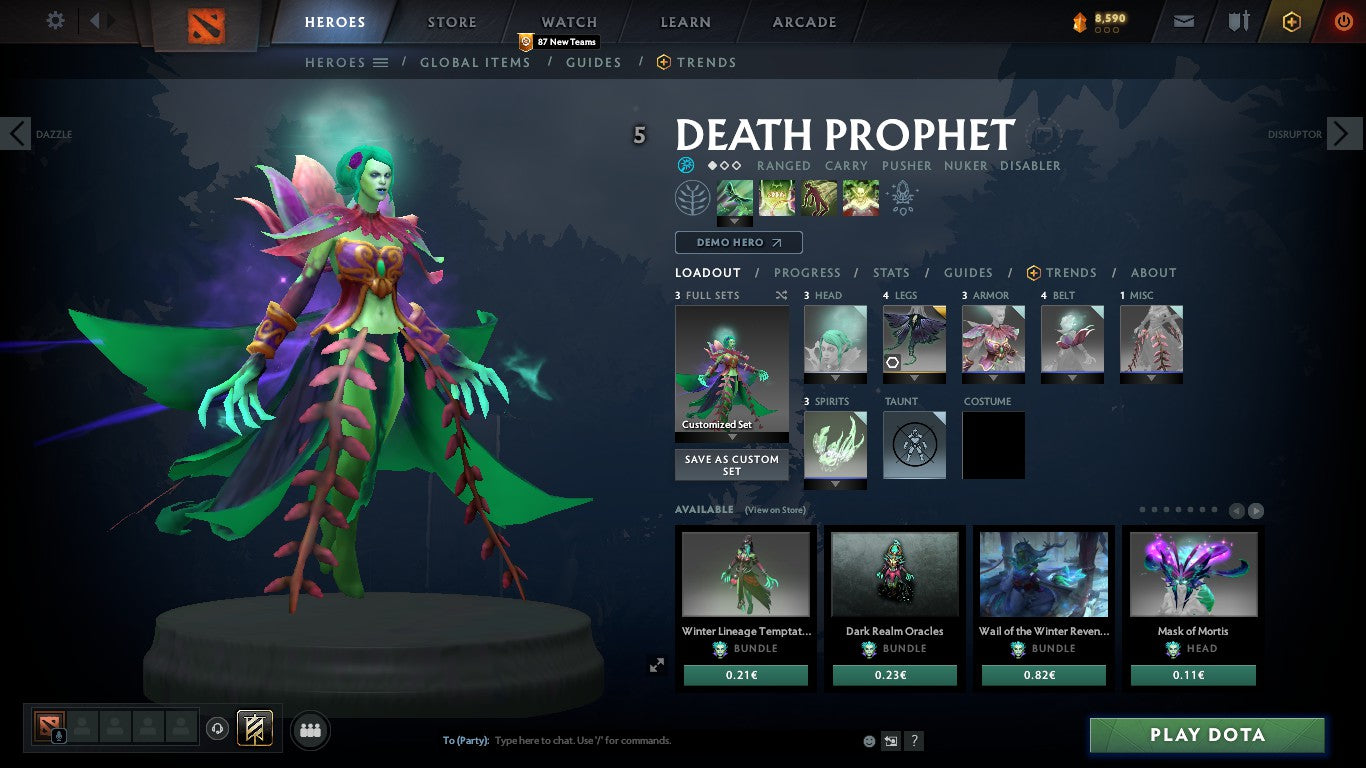Screen dimensions: 1366x768
Task: Switch to the Watch tab
Action: 568,22
